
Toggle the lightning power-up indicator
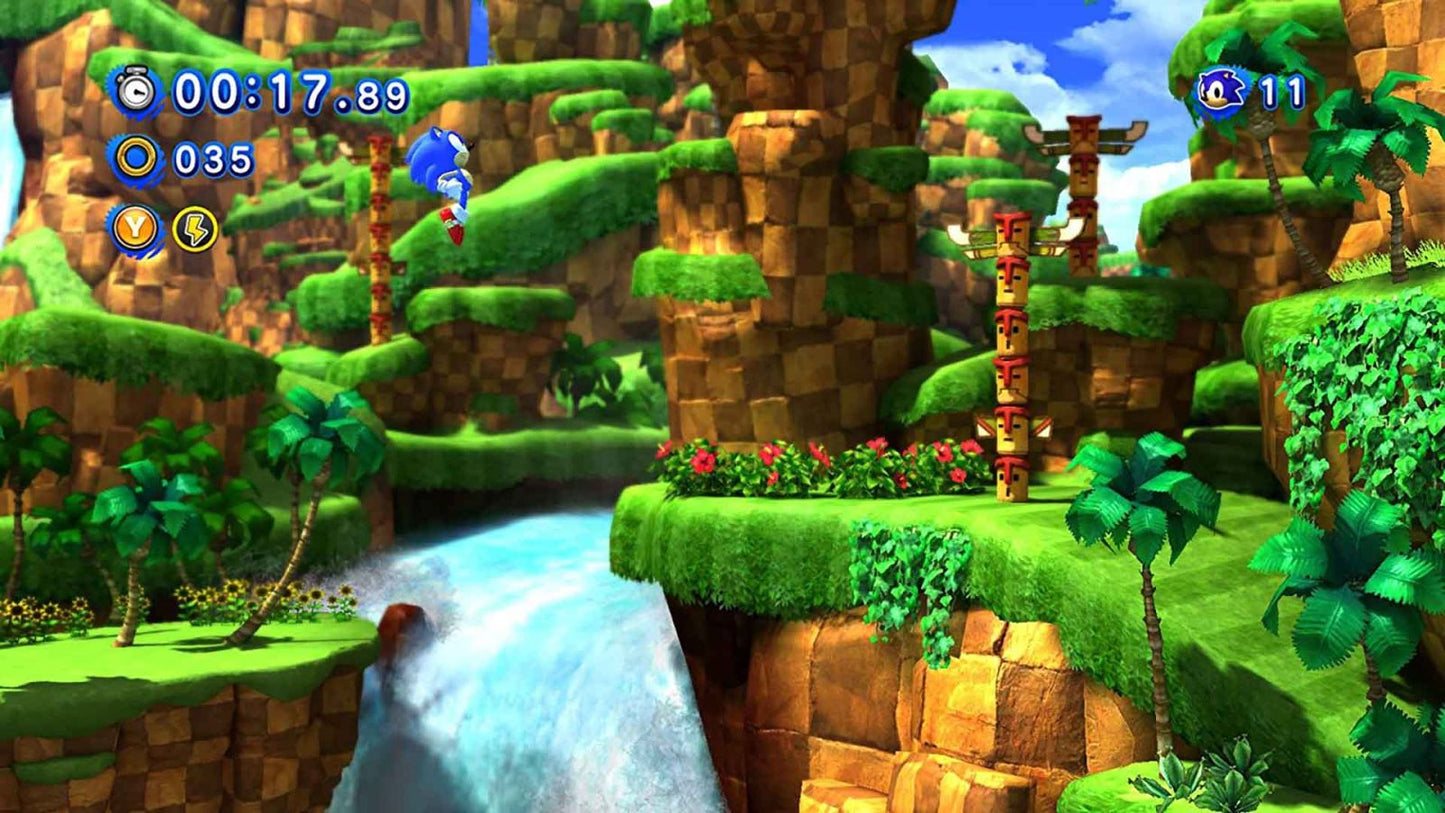(196, 228)
